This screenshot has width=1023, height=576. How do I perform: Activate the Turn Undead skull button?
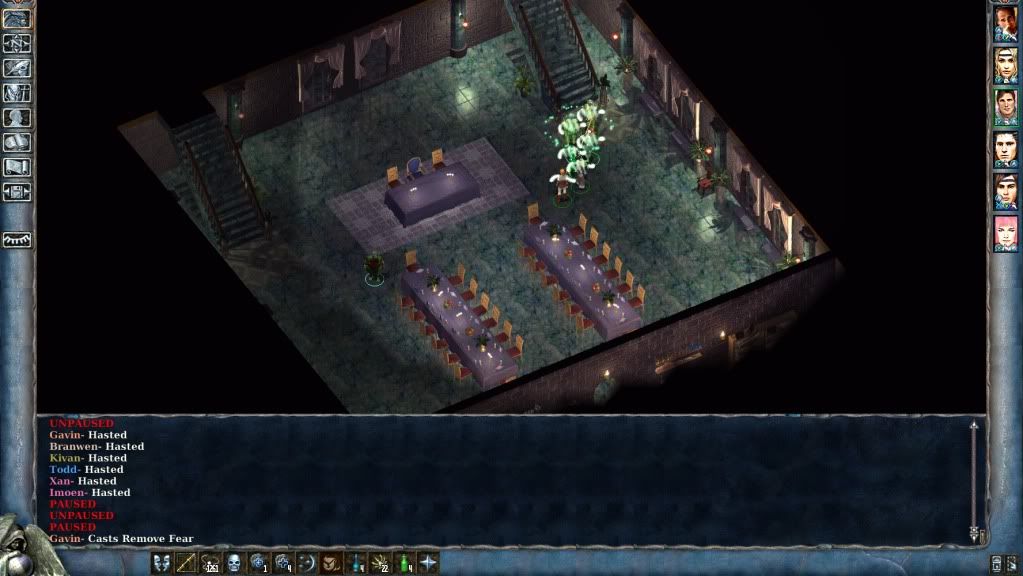click(235, 562)
